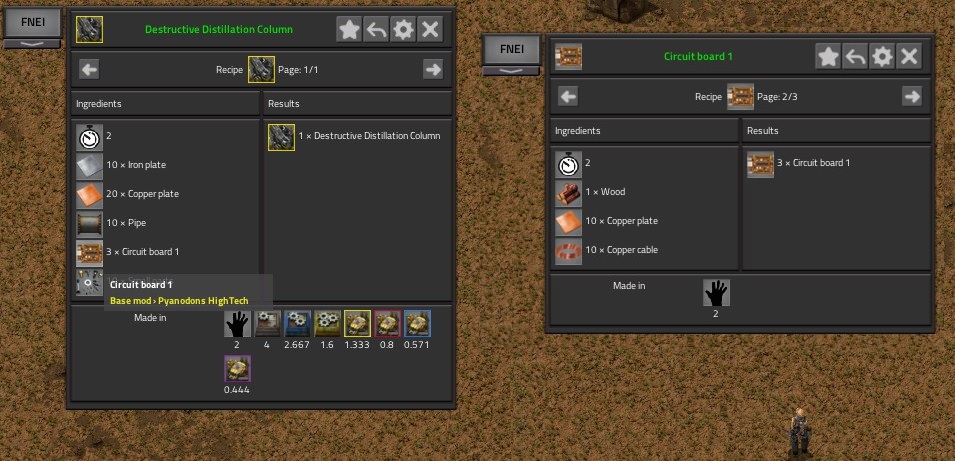This screenshot has width=955, height=461.
Task: Close the Destructive Distillation Column recipe window
Action: [x=431, y=29]
